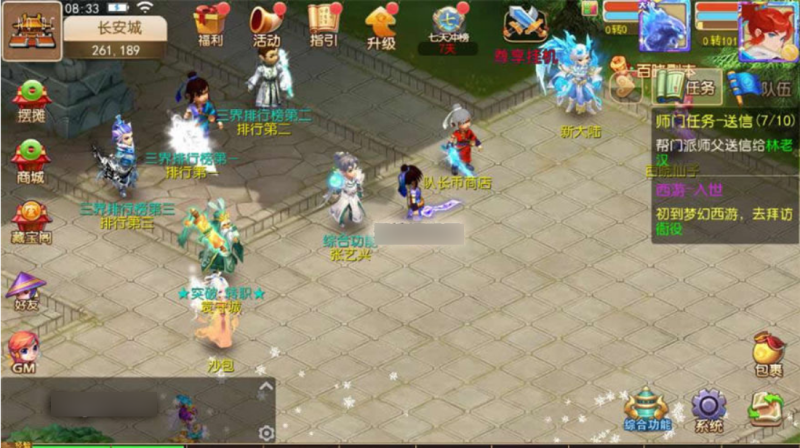Open the 包裹 inventory bag
Image resolution: width=800 pixels, height=448 pixels.
click(x=768, y=351)
